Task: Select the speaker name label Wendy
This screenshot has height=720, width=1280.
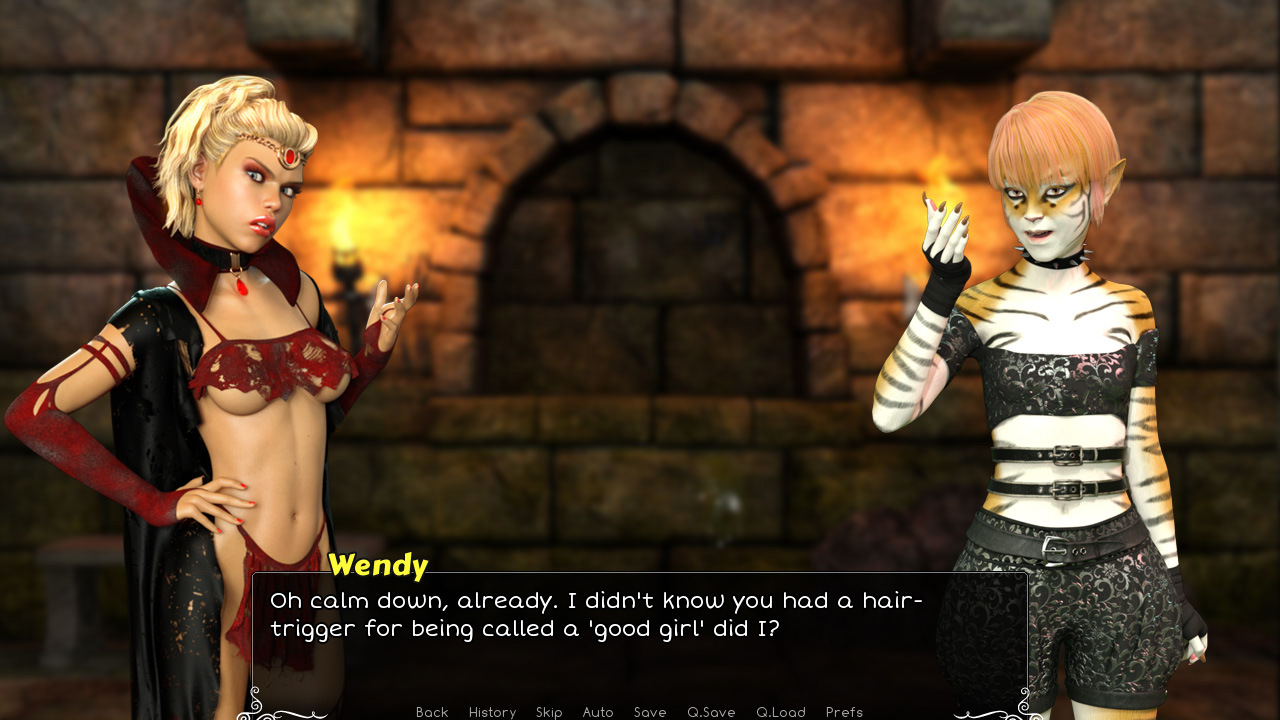Action: coord(378,565)
